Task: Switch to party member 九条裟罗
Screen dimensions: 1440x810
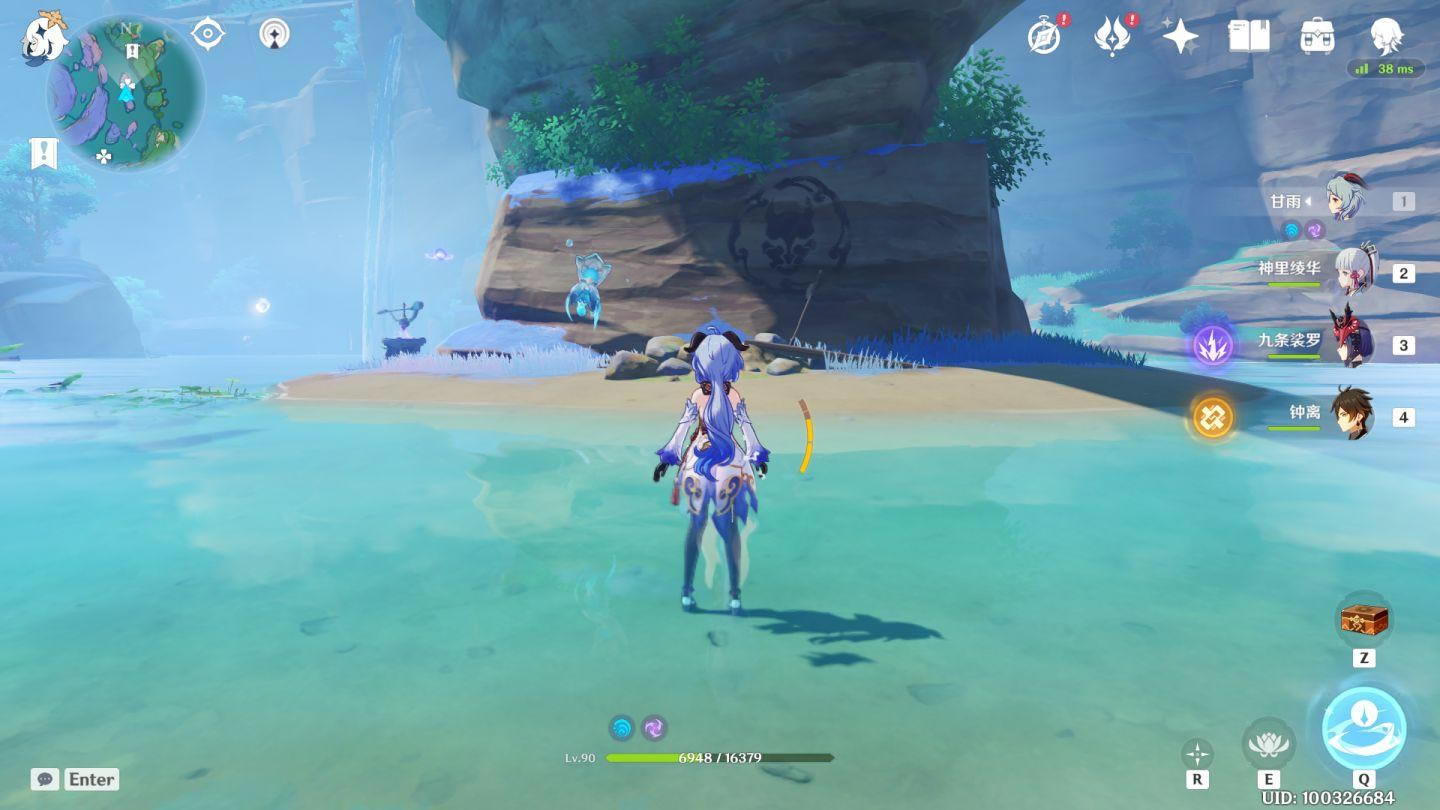Action: click(1352, 343)
